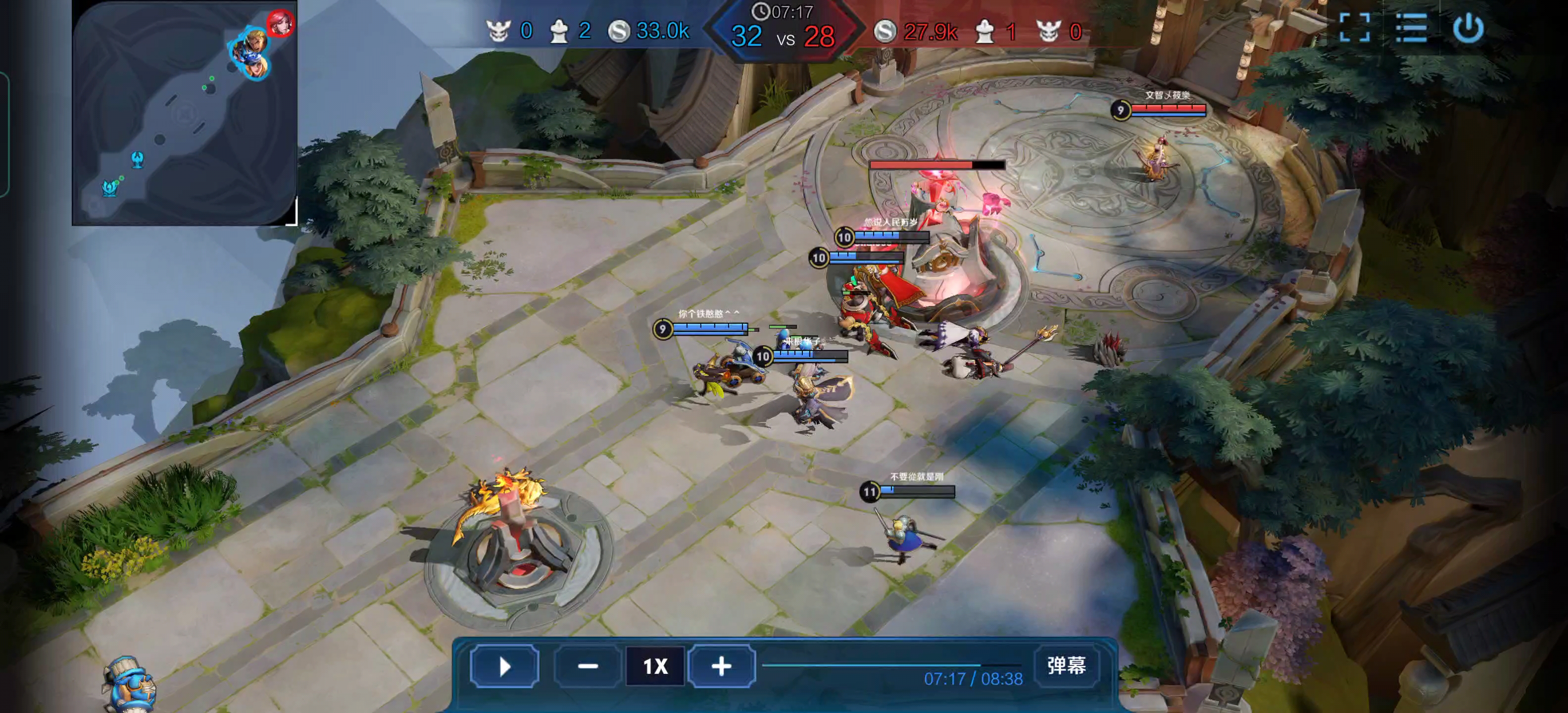
Task: Decrease replay speed with the minus button
Action: pos(588,666)
